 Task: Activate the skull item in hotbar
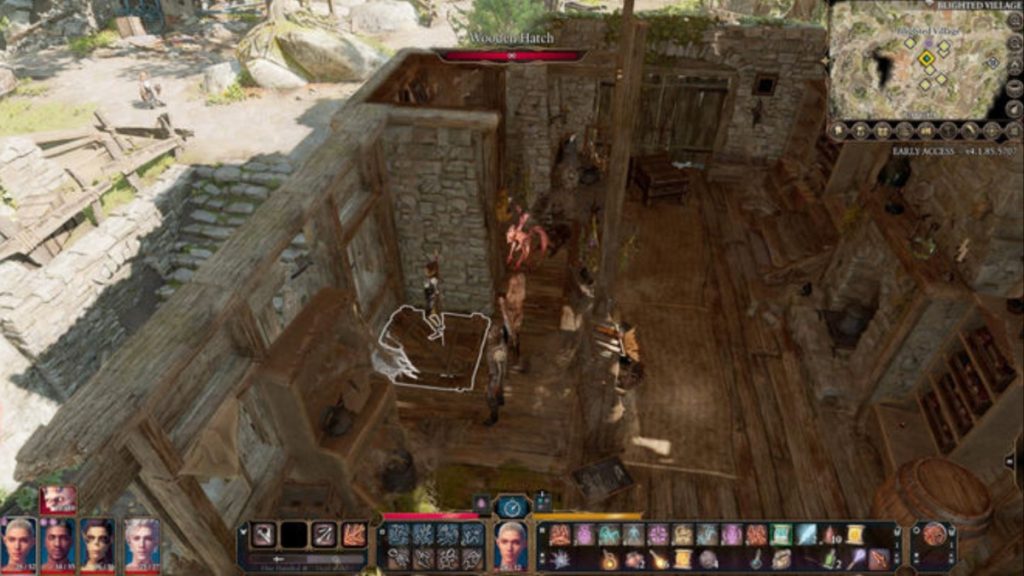[708, 559]
